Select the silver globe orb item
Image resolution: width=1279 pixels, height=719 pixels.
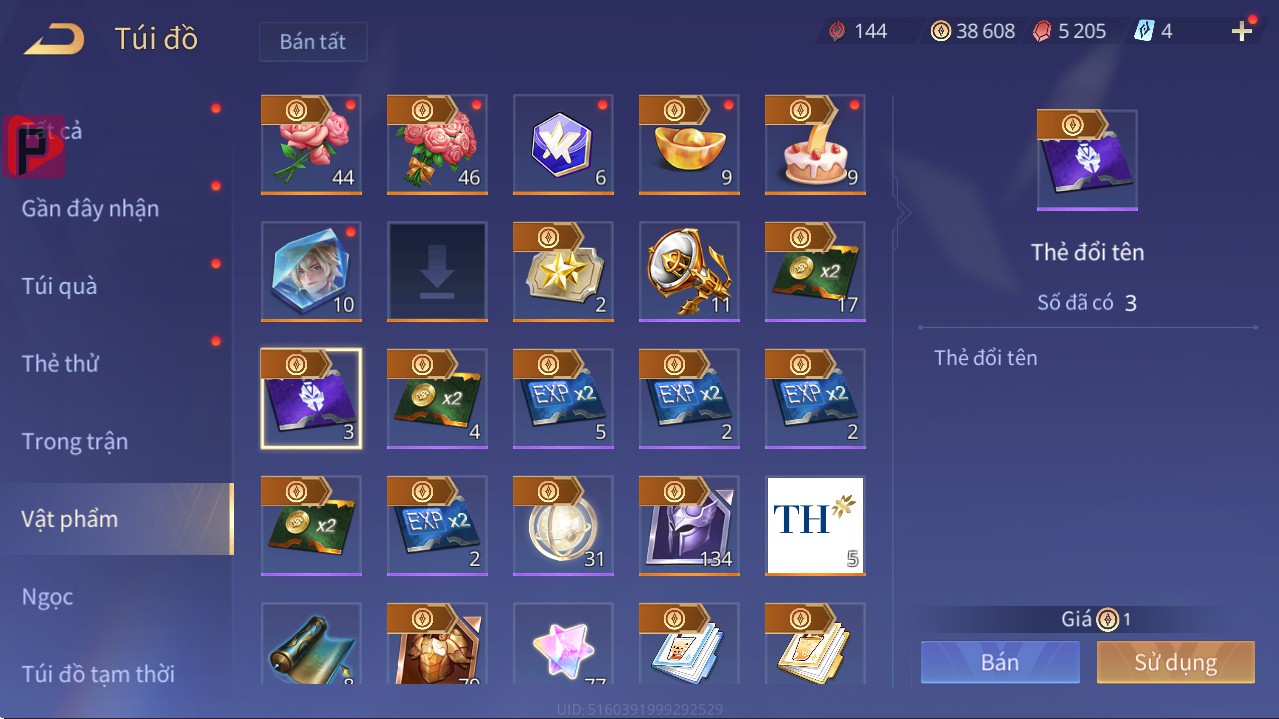click(x=563, y=526)
